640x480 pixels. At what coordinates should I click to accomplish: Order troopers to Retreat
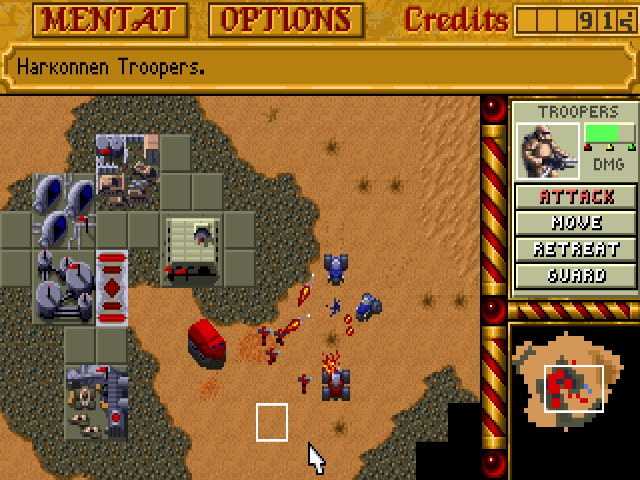(x=577, y=249)
